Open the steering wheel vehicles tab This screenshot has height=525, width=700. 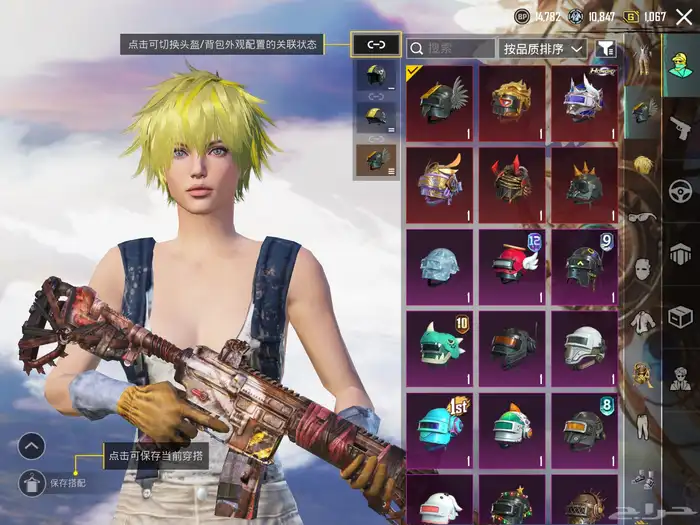coord(681,190)
